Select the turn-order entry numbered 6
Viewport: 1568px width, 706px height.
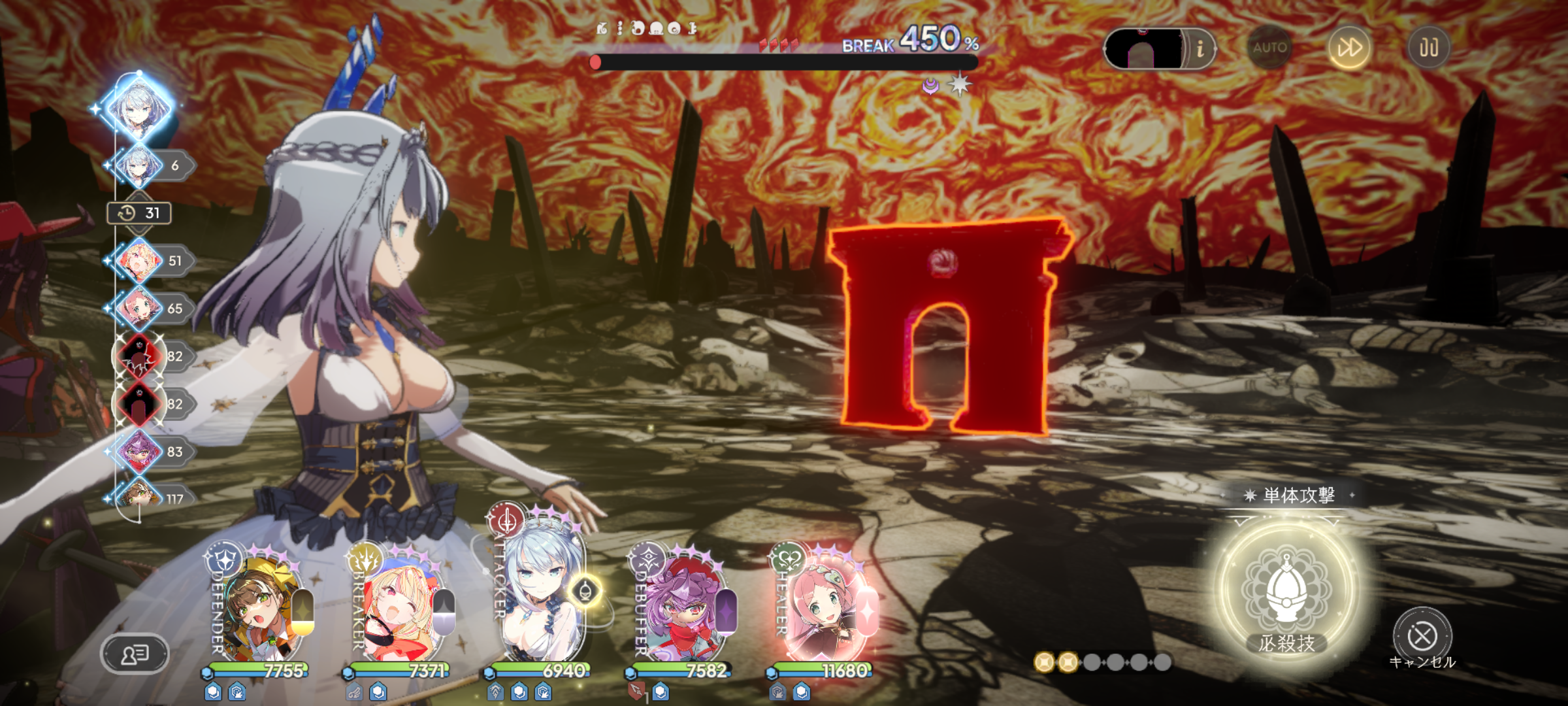(x=139, y=165)
